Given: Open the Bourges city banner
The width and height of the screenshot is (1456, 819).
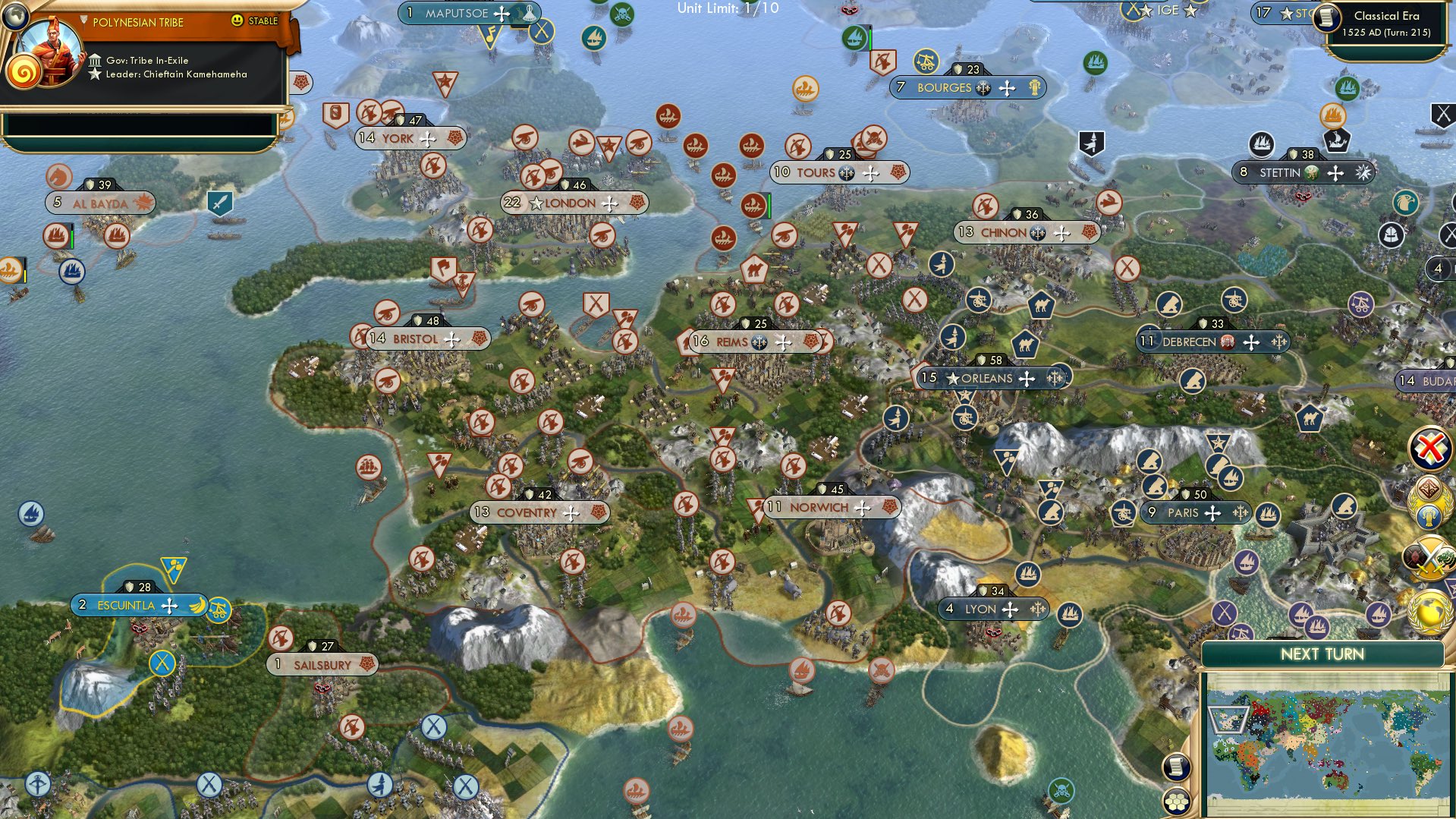Looking at the screenshot, I should (x=969, y=87).
